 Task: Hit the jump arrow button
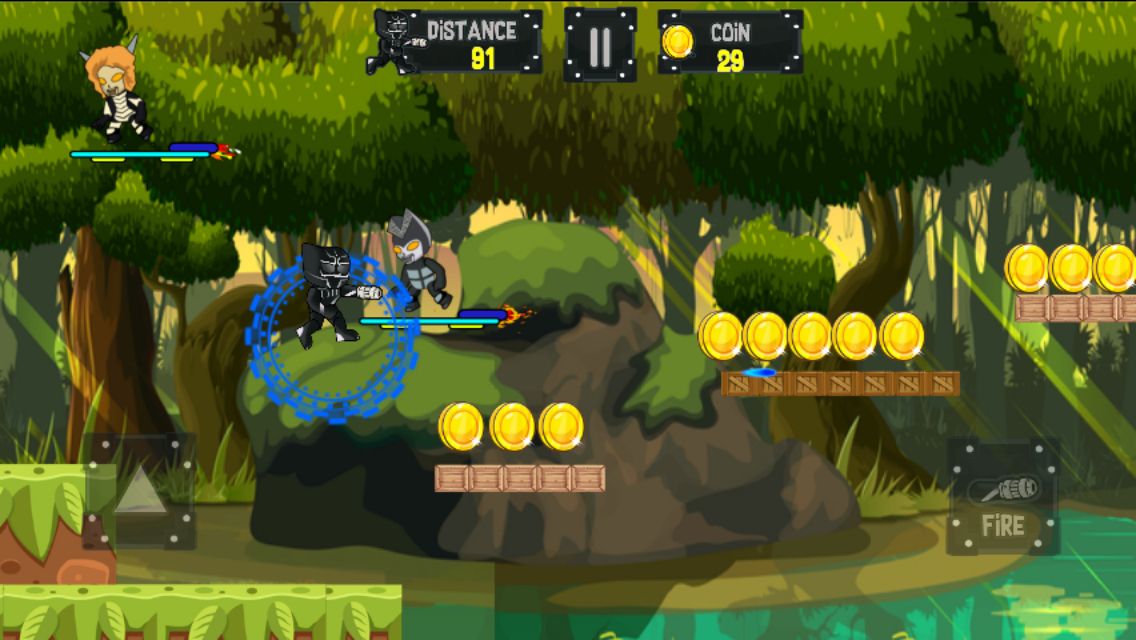[x=139, y=491]
